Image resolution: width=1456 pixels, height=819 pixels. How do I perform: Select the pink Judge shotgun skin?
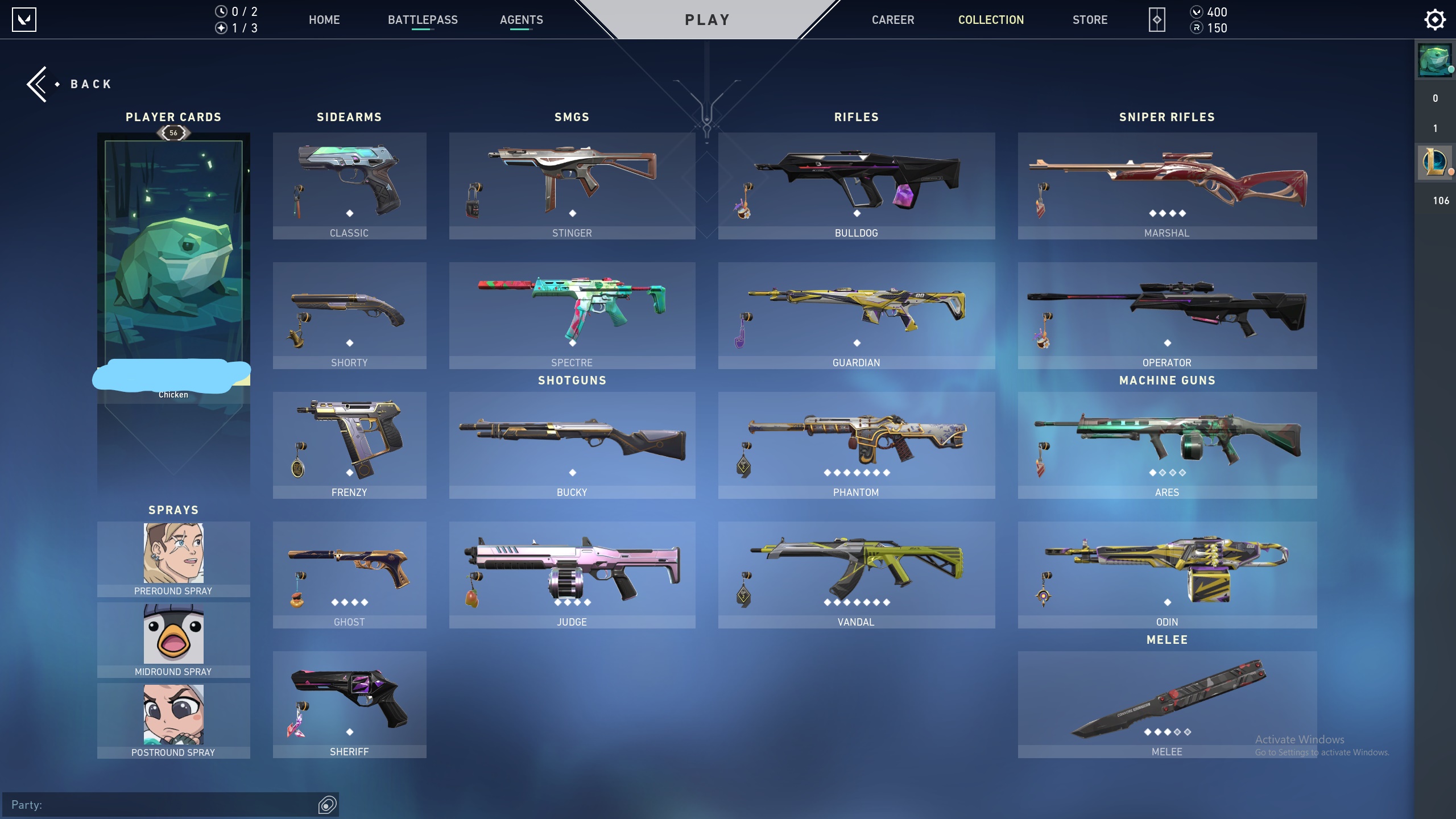tap(572, 574)
